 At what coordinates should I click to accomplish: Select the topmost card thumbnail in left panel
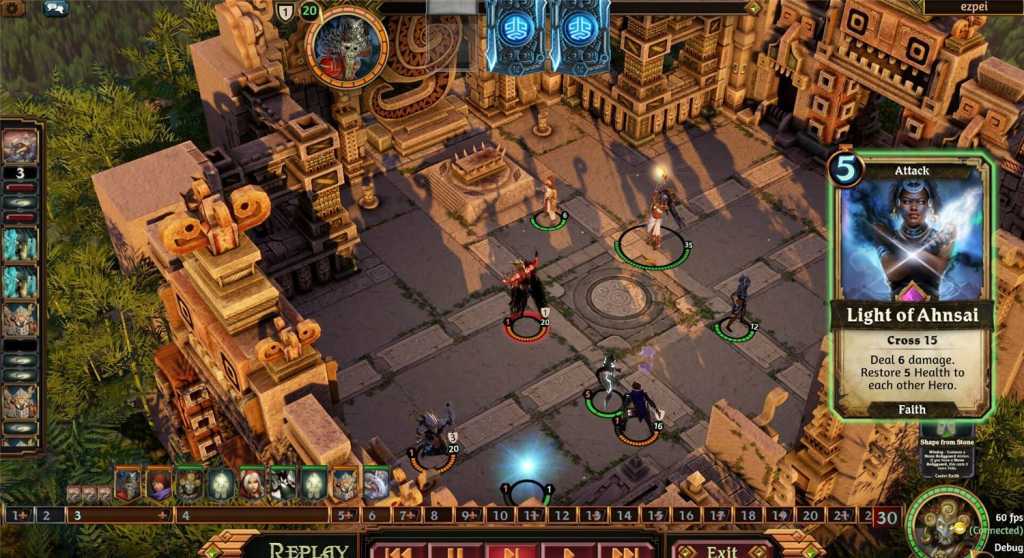click(x=20, y=145)
